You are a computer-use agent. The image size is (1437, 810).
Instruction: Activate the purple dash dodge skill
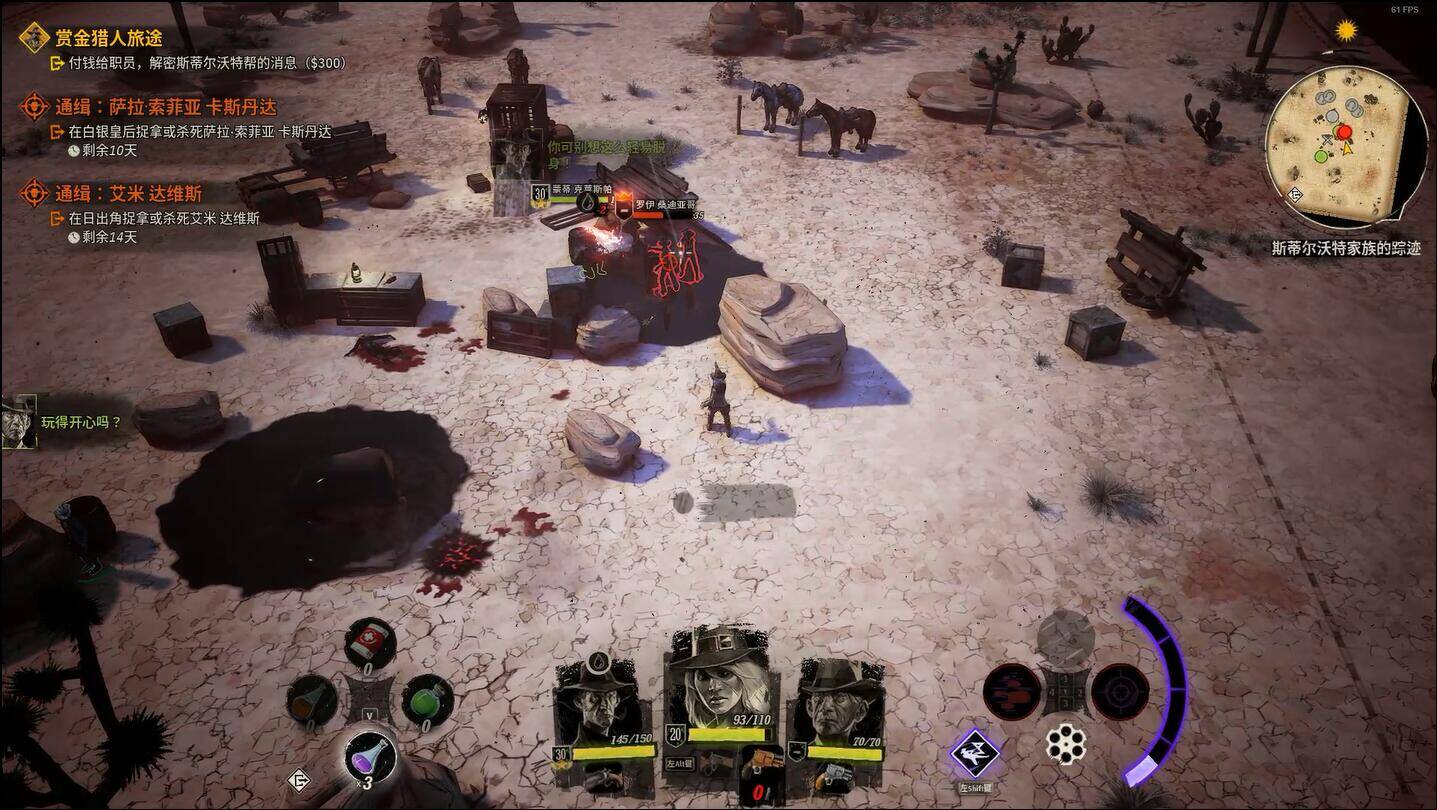(x=975, y=753)
